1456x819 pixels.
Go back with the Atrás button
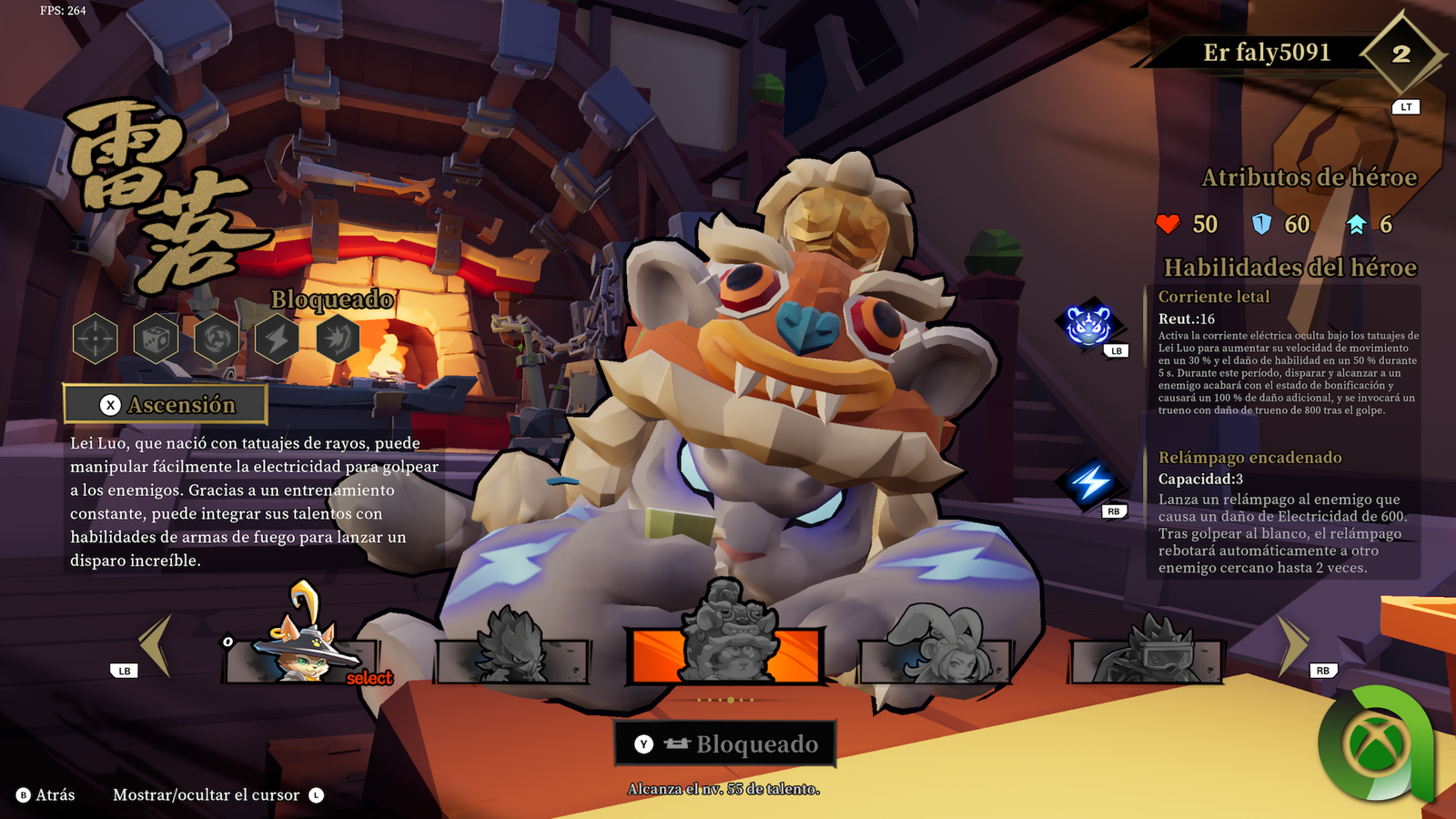(x=46, y=795)
